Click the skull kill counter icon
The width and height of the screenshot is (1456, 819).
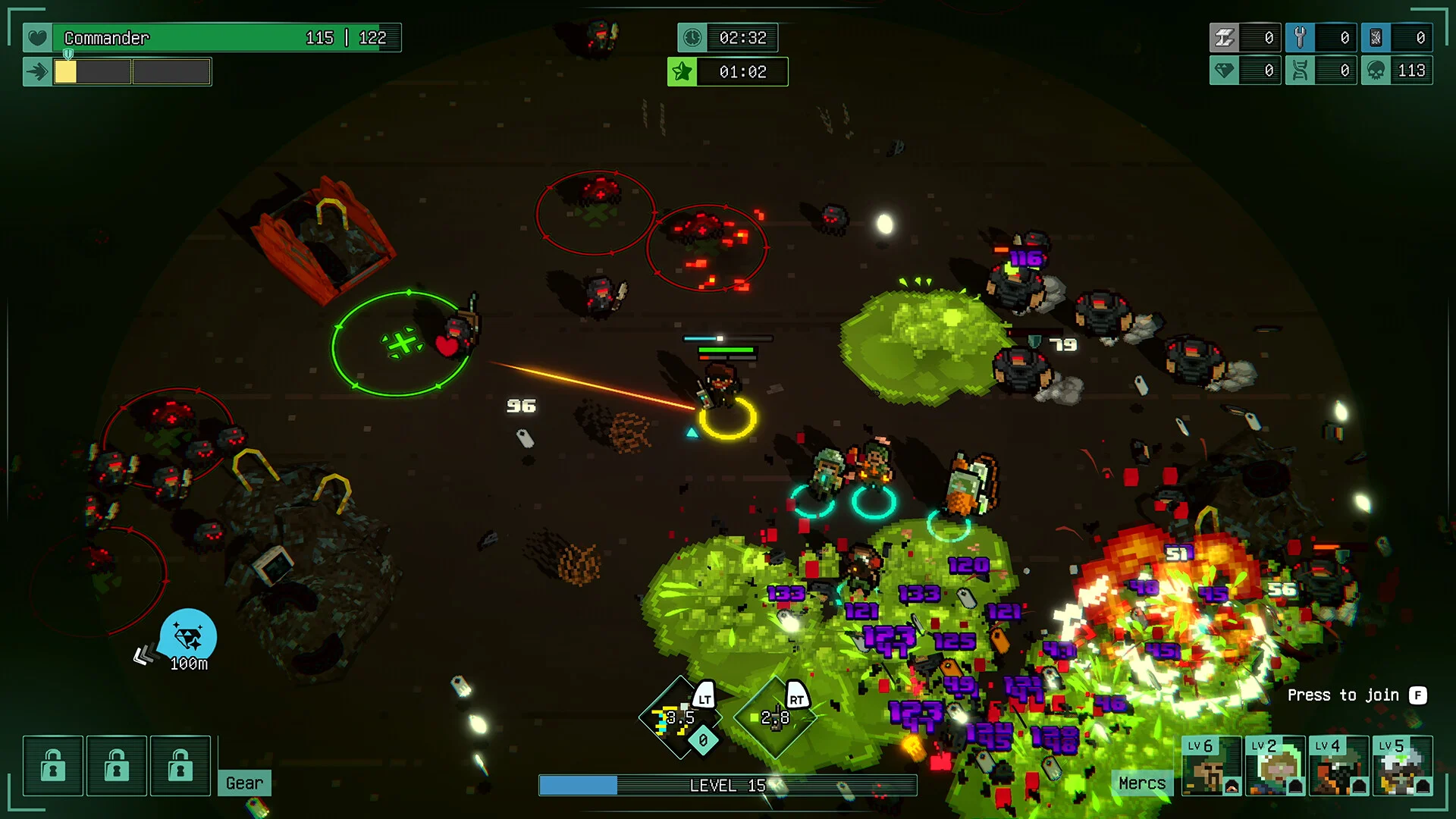[1376, 71]
